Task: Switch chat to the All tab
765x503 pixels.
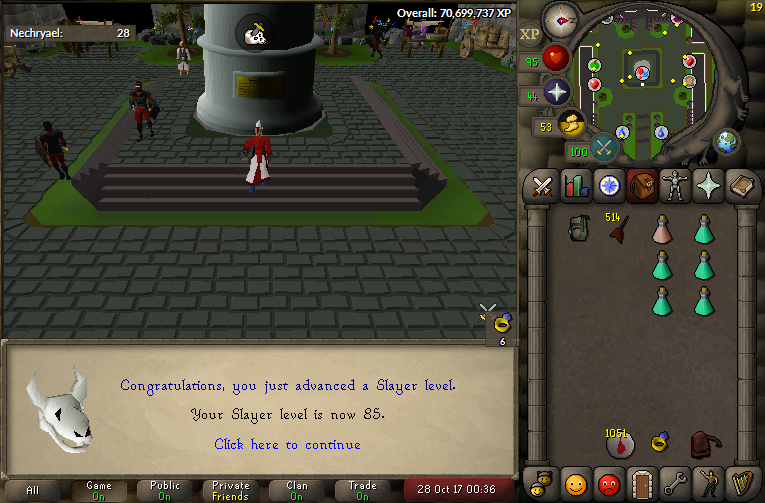Action: click(33, 490)
